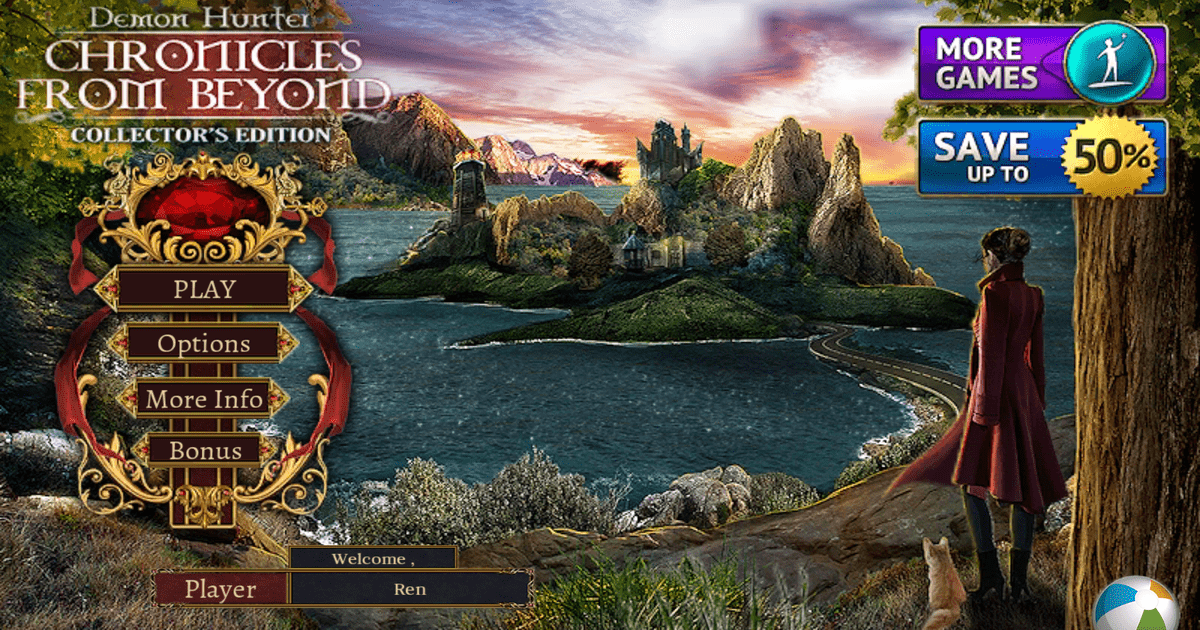Click the beach ball icon
Viewport: 1200px width, 630px height.
(x=1137, y=606)
